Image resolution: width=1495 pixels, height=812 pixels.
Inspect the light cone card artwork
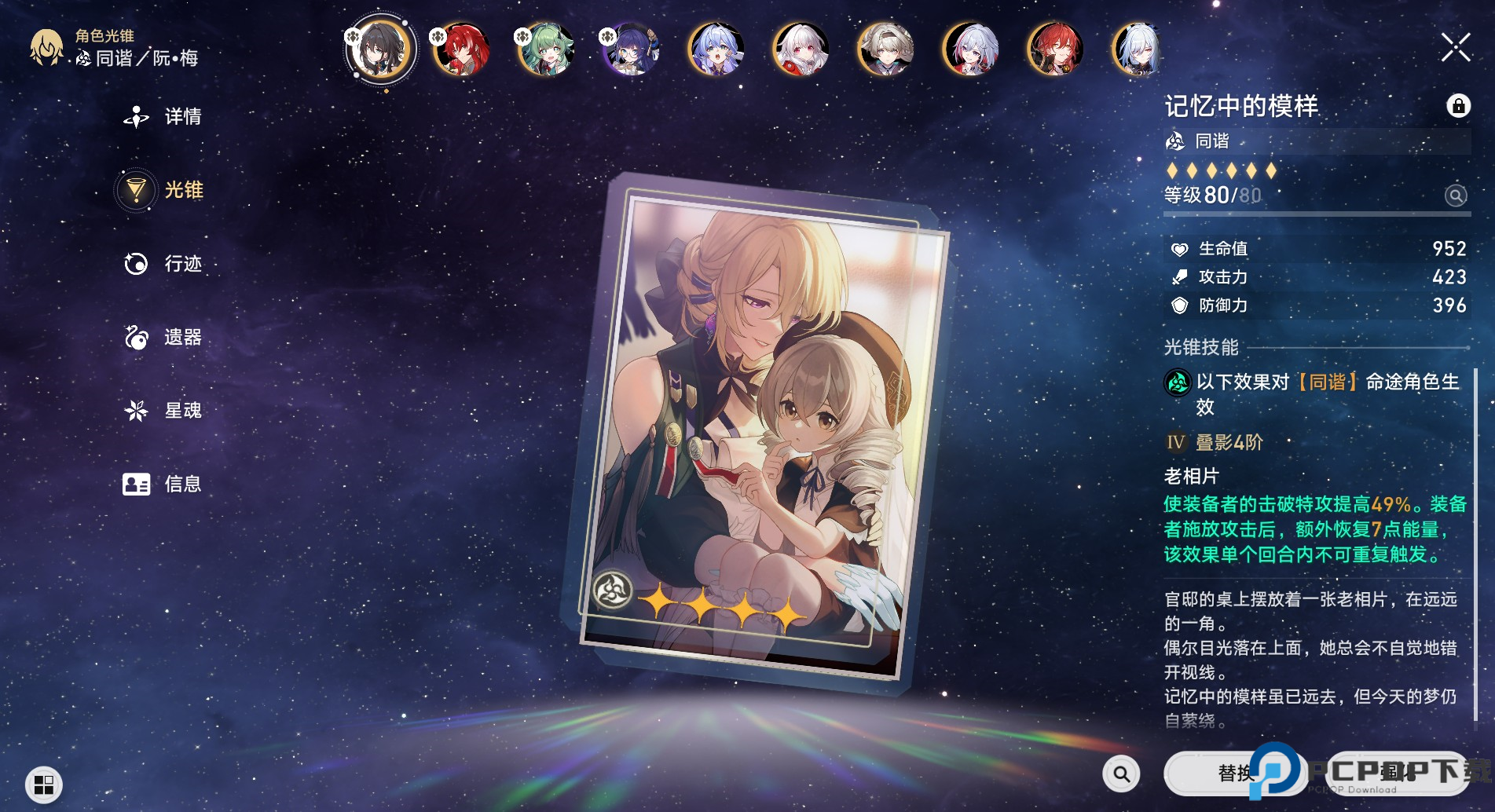756,432
